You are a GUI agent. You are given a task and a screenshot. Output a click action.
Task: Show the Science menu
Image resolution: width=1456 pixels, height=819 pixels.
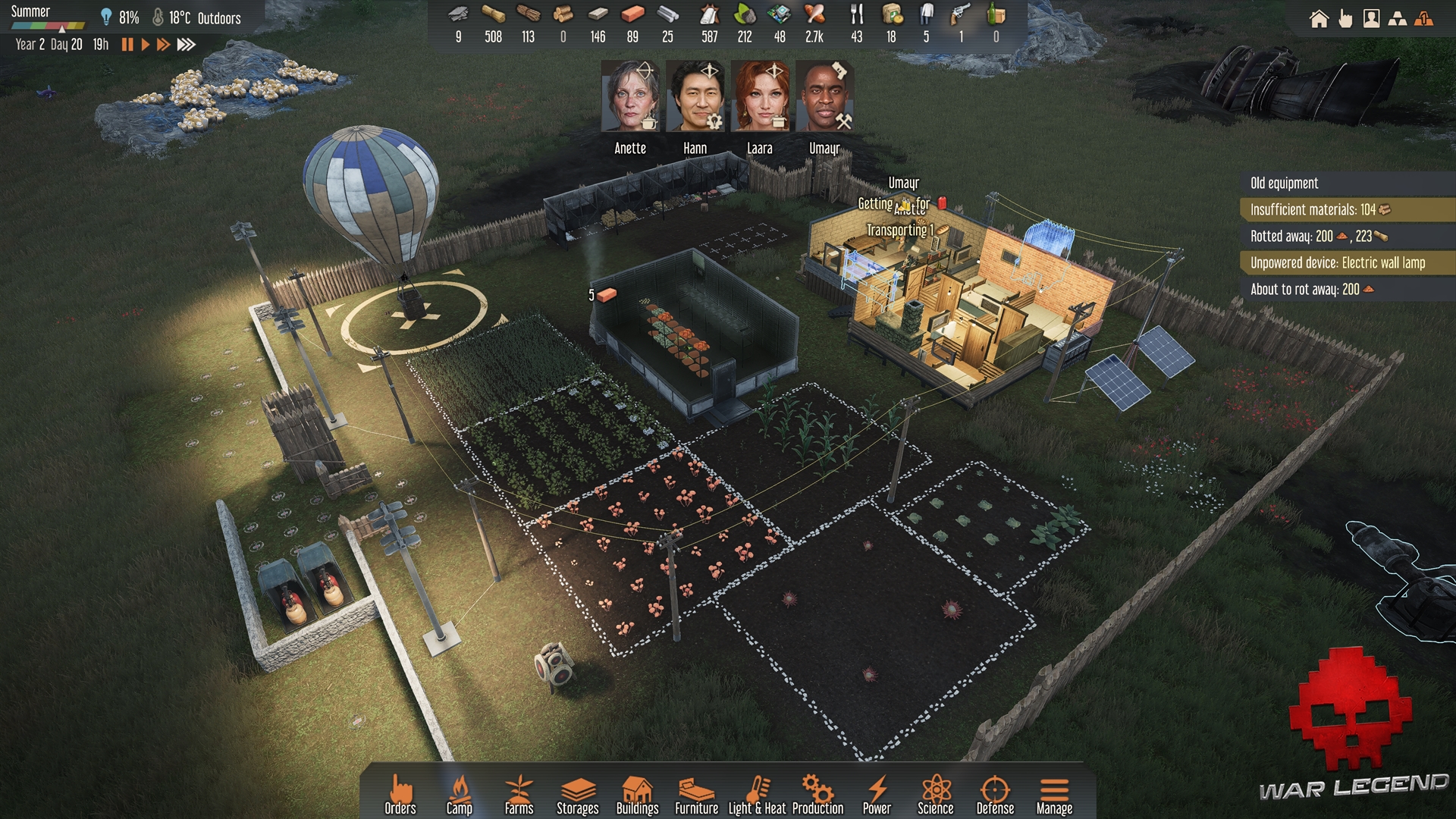(x=936, y=794)
